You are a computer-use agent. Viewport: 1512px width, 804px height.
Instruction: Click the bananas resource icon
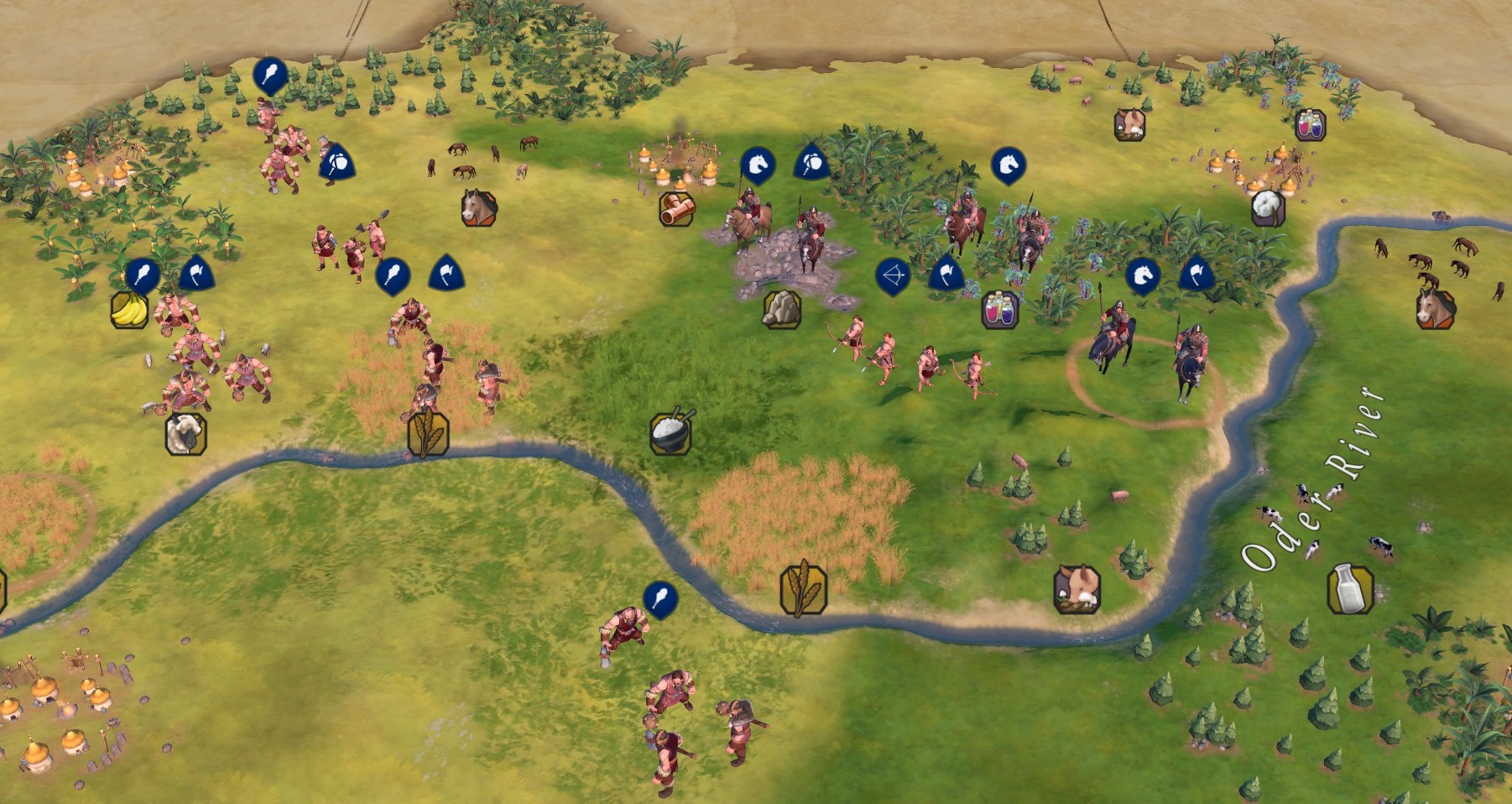[129, 310]
